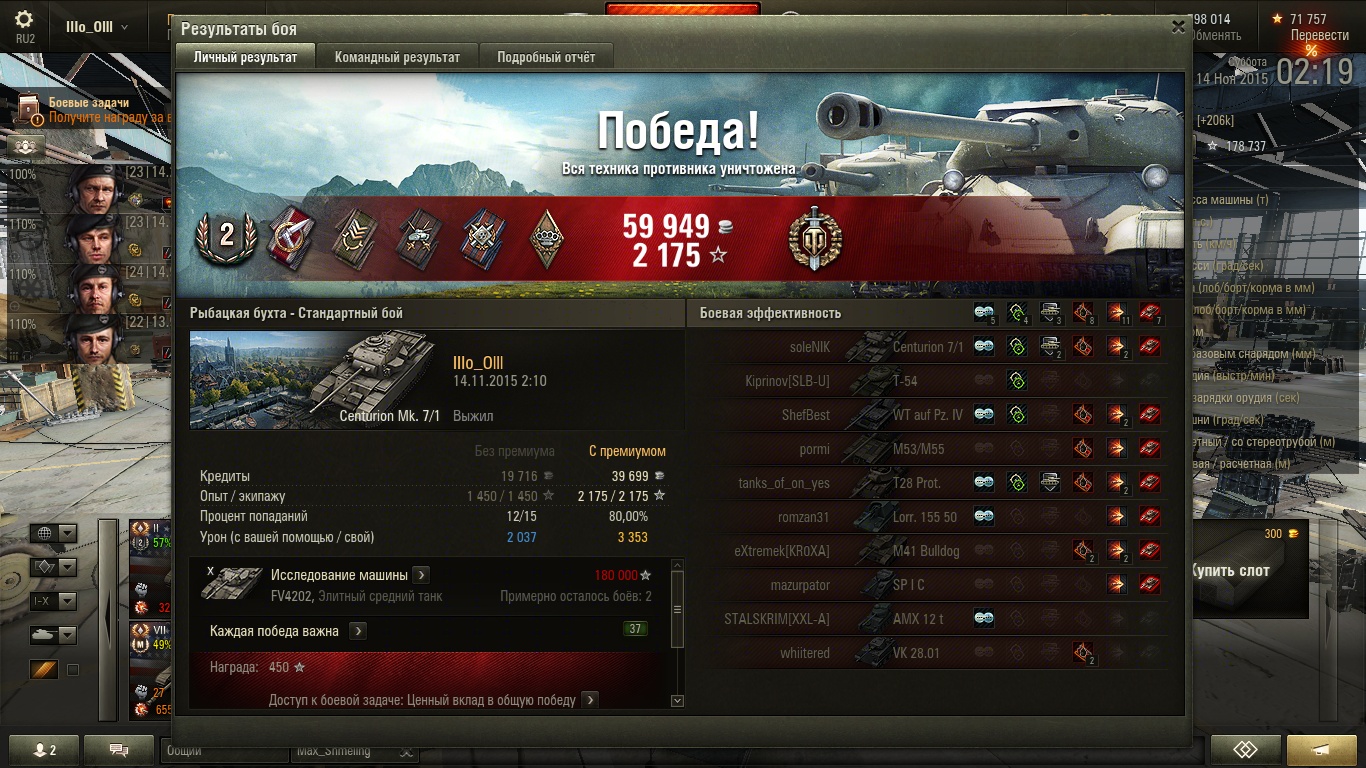The width and height of the screenshot is (1366, 768).
Task: Select Kiprinov's T-54 row
Action: (930, 381)
